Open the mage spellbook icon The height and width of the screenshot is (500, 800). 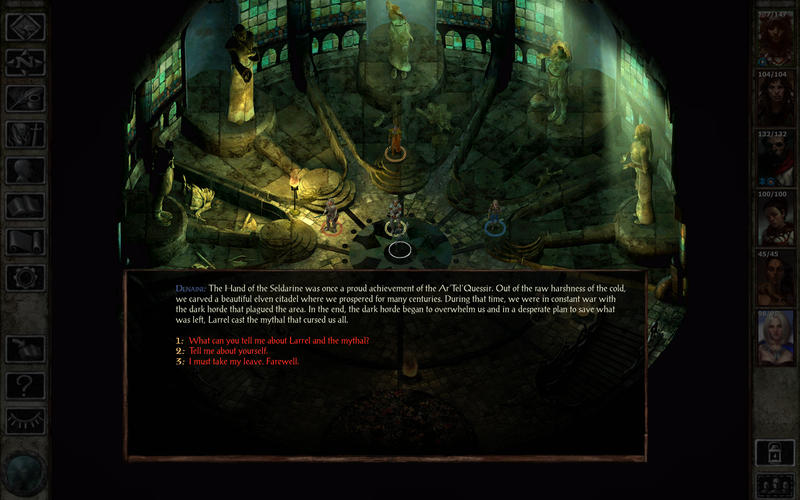pyautogui.click(x=25, y=206)
